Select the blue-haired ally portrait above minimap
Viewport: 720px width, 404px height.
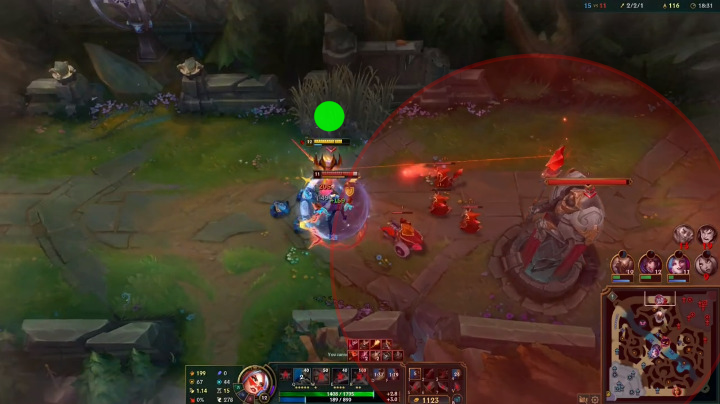[623, 264]
